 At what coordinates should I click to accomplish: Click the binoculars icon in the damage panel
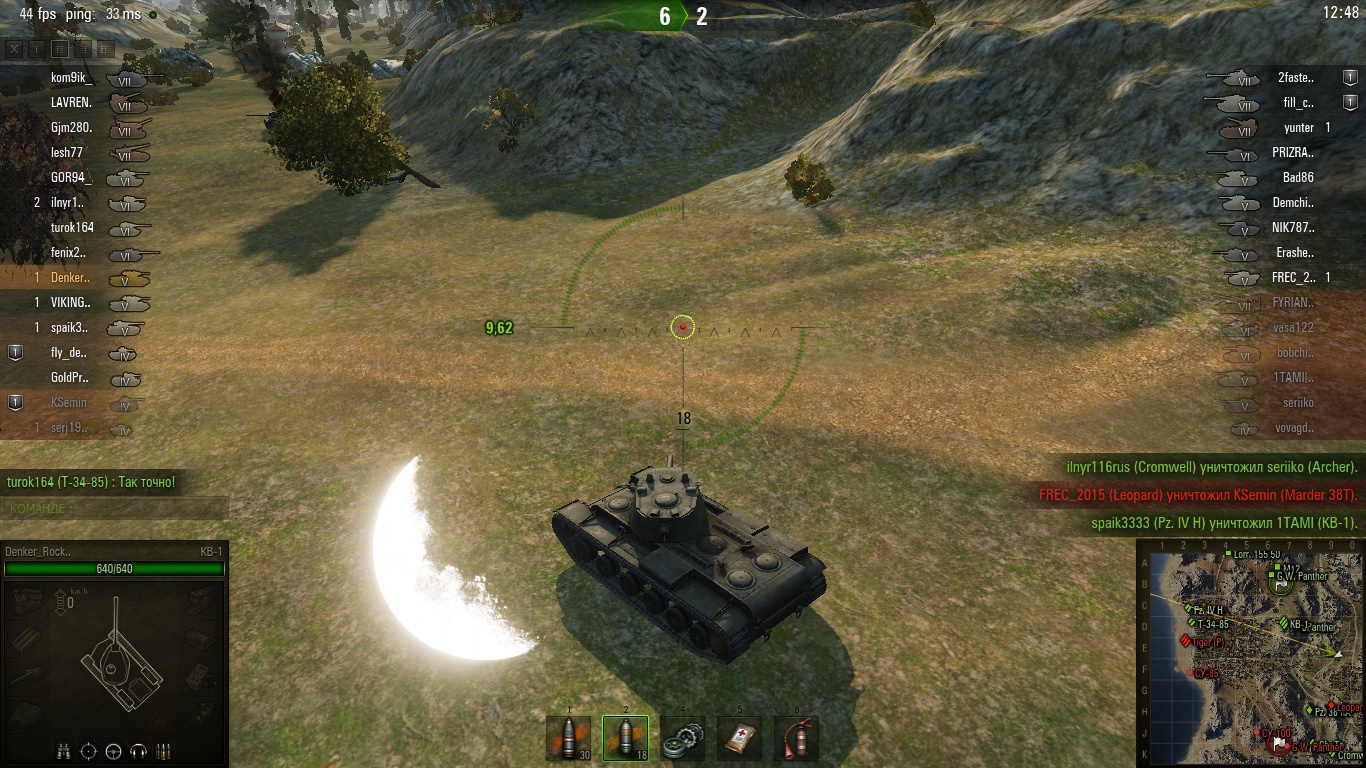click(x=64, y=751)
